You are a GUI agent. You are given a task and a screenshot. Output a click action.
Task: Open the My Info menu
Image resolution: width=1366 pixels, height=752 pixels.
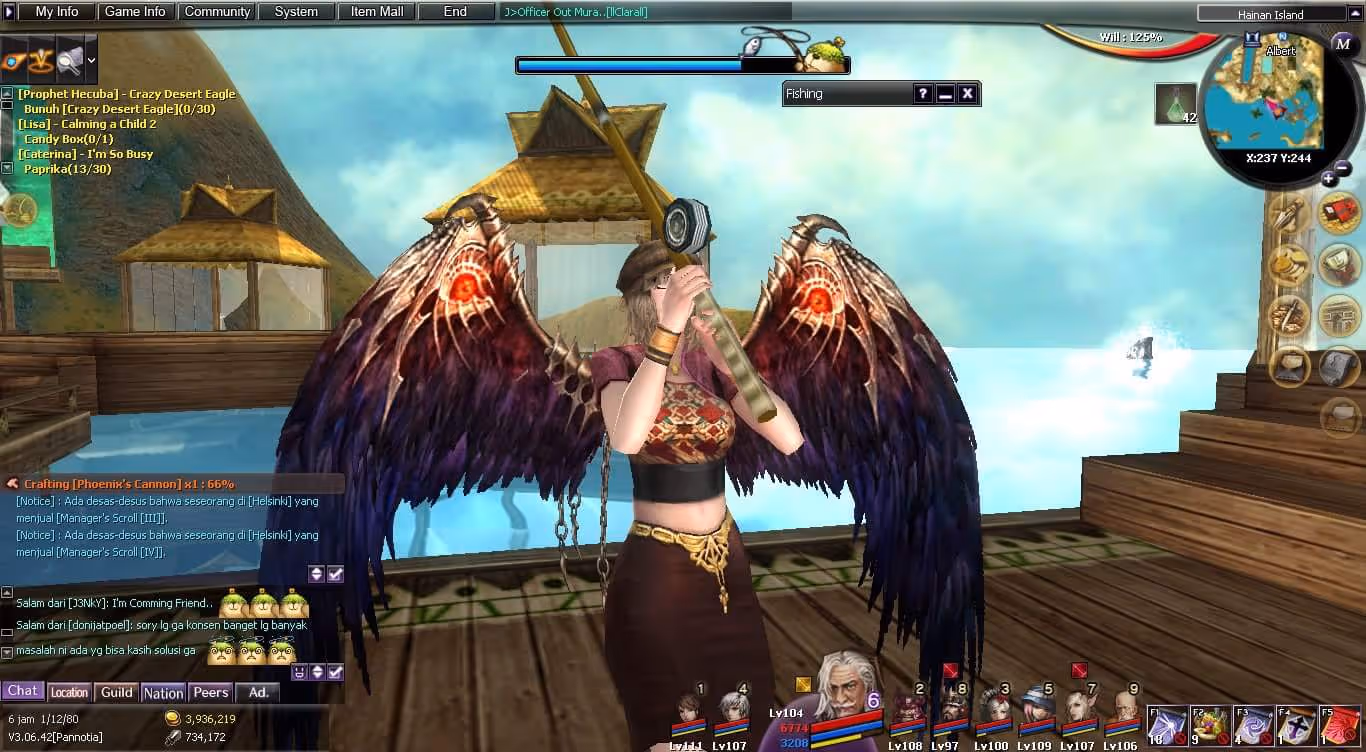click(x=57, y=12)
